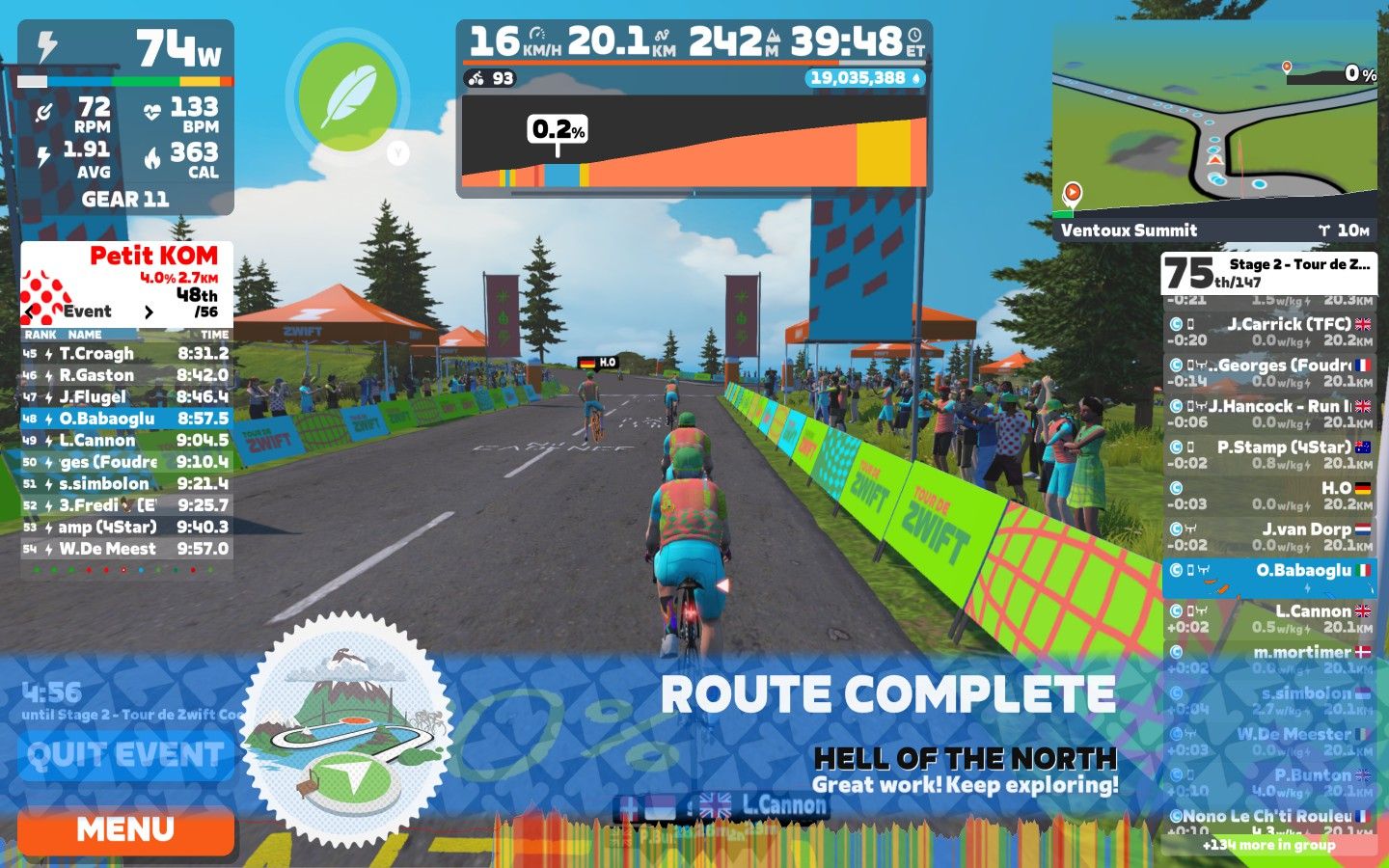1389x868 pixels.
Task: Click the QUIT EVENT button
Action: coord(125,755)
